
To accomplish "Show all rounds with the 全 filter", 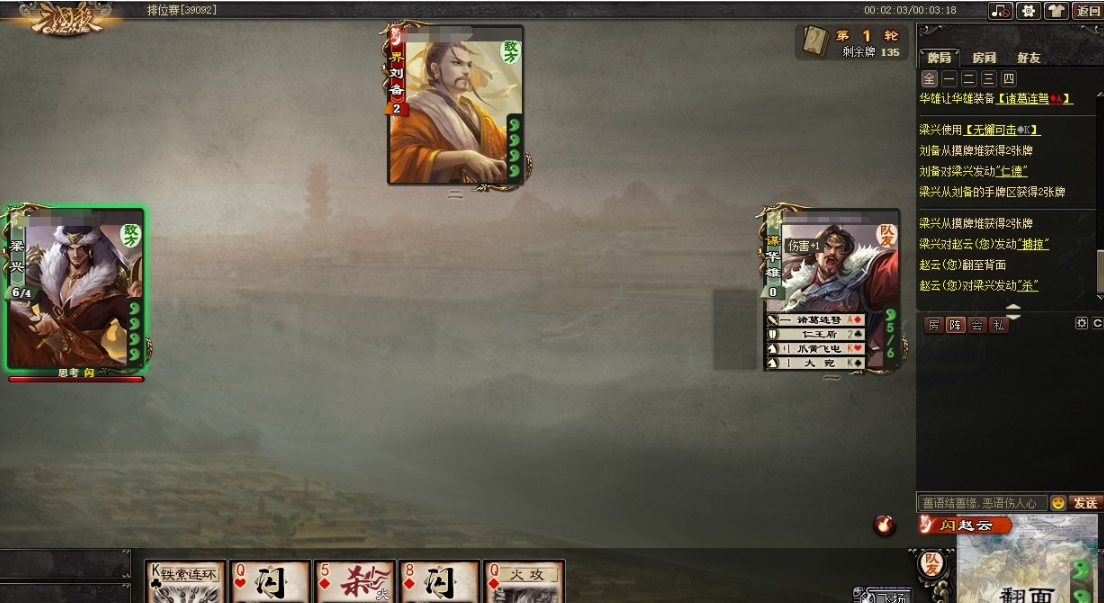I will [929, 79].
